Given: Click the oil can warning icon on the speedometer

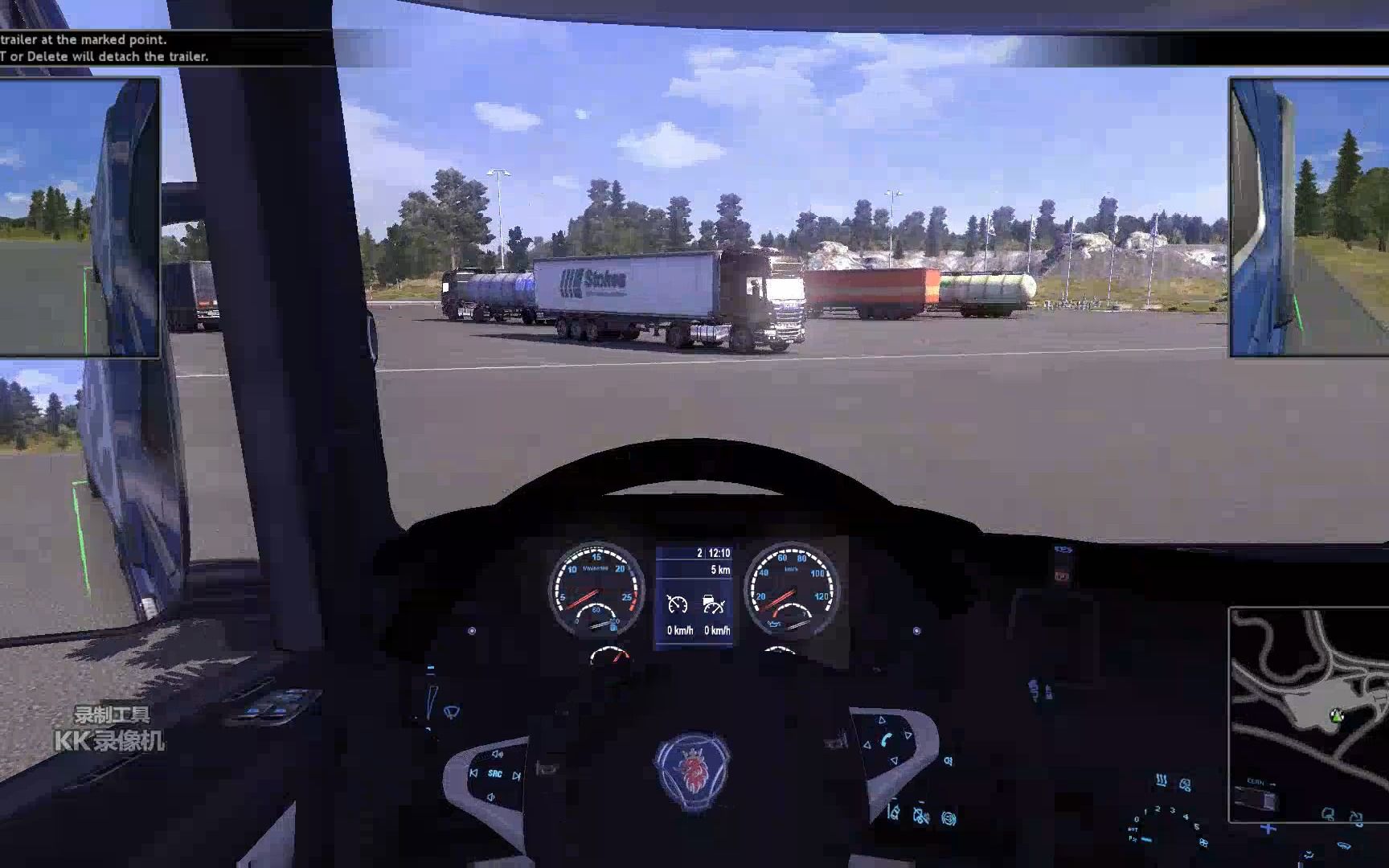Looking at the screenshot, I should (772, 624).
